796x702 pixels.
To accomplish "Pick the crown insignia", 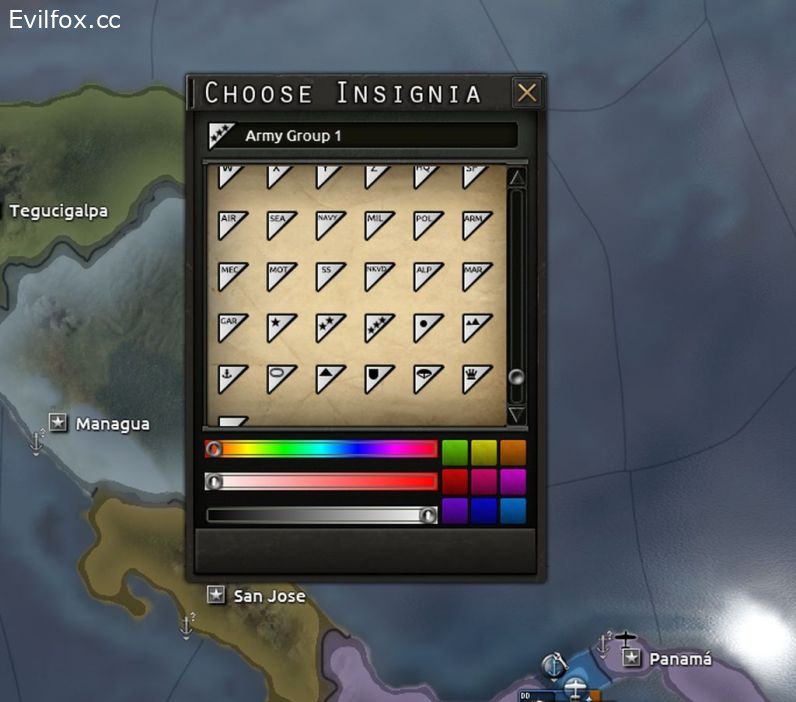I will point(477,379).
